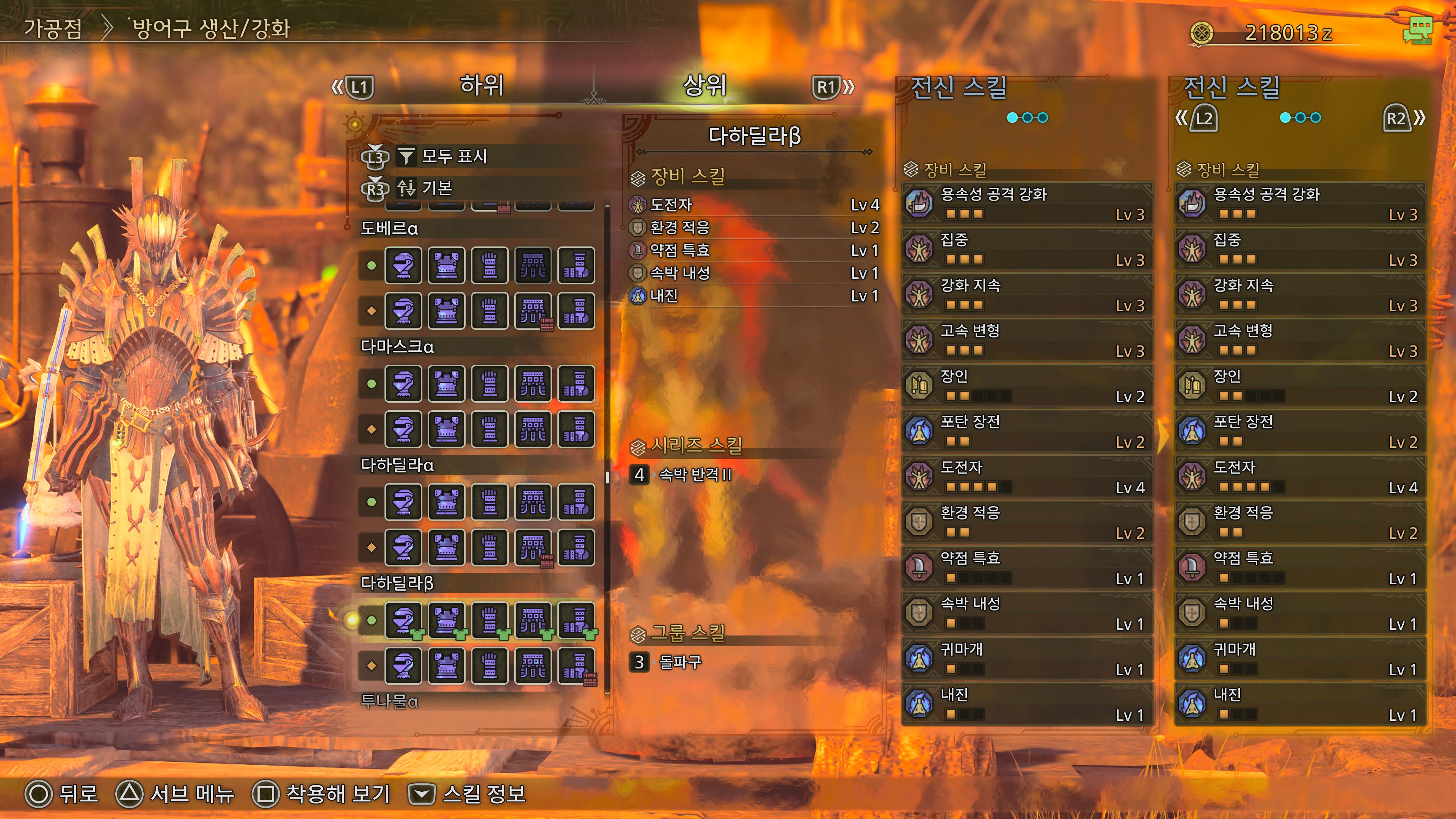
Task: Choose the 다하딜라α green-dot row arm armor
Action: tap(490, 502)
